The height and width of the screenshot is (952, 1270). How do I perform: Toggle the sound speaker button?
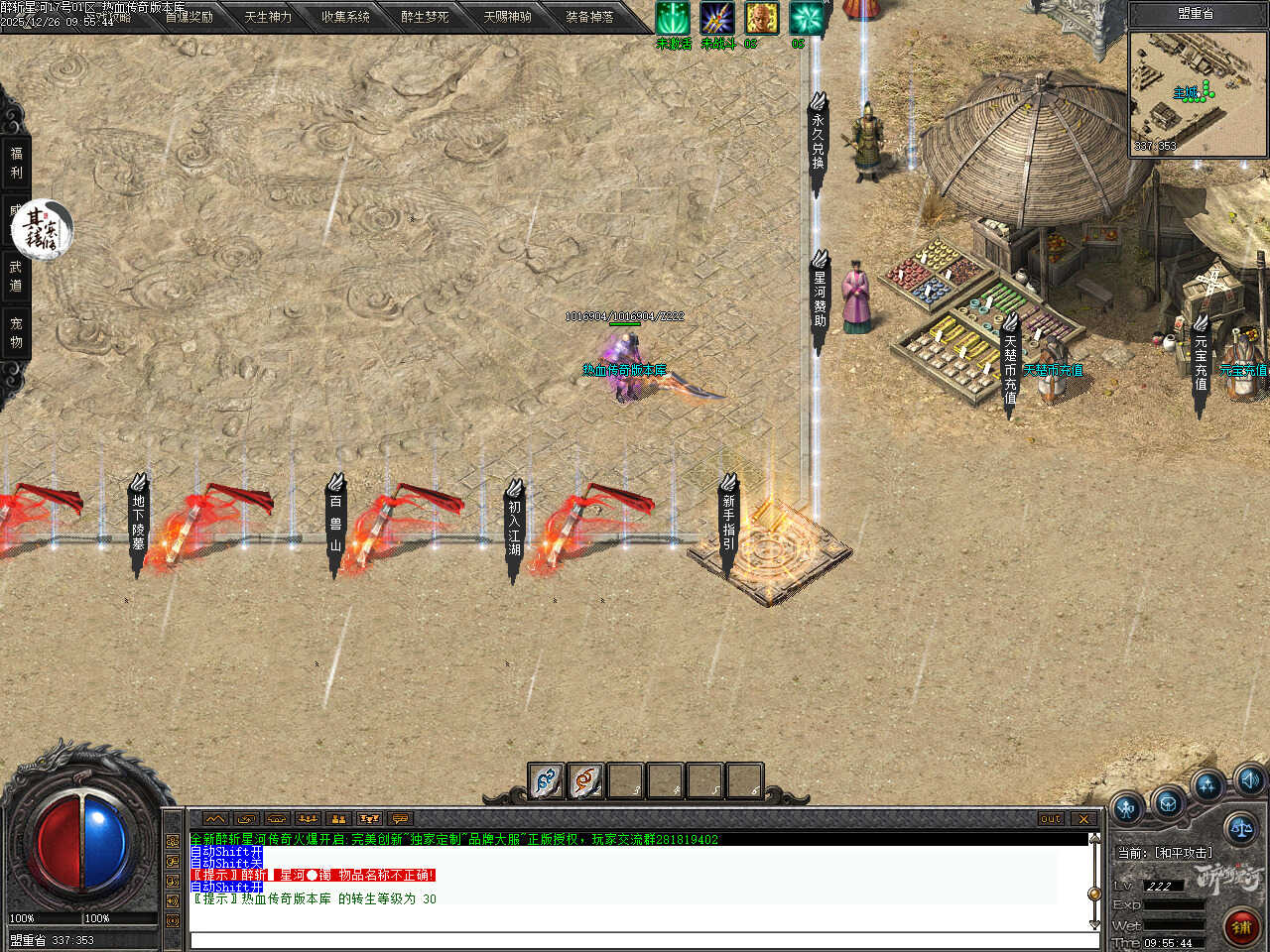point(1249,778)
